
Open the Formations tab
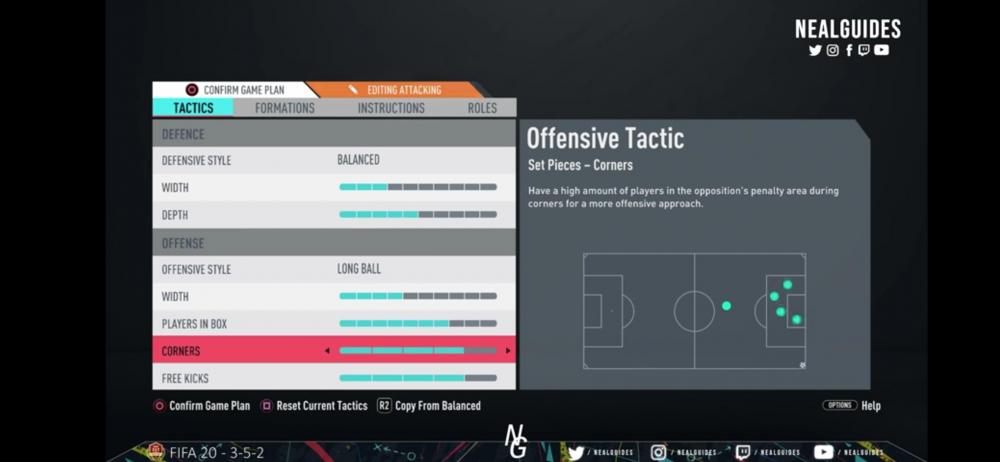coord(284,108)
